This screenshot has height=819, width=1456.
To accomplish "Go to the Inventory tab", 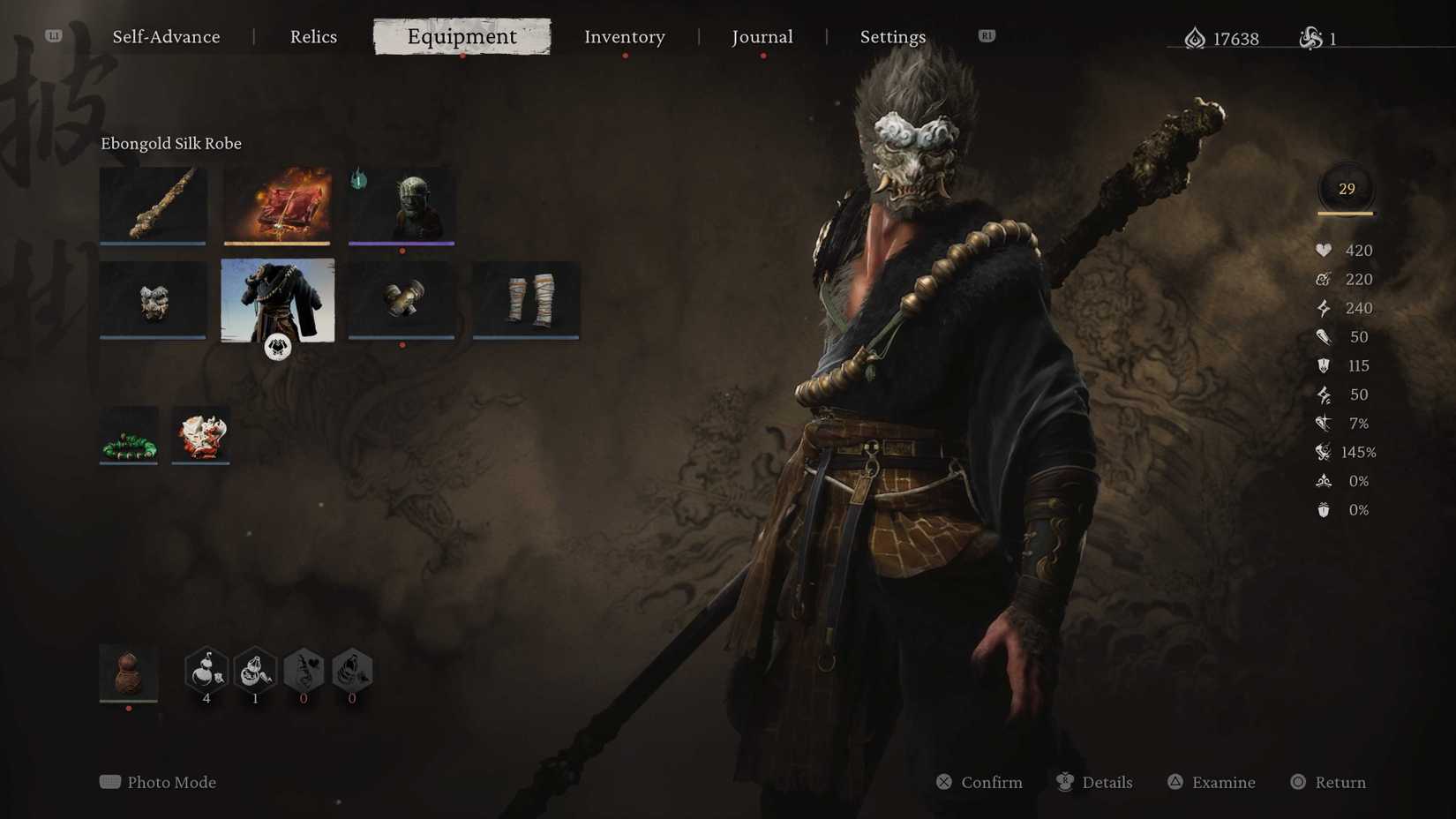I will [x=624, y=37].
